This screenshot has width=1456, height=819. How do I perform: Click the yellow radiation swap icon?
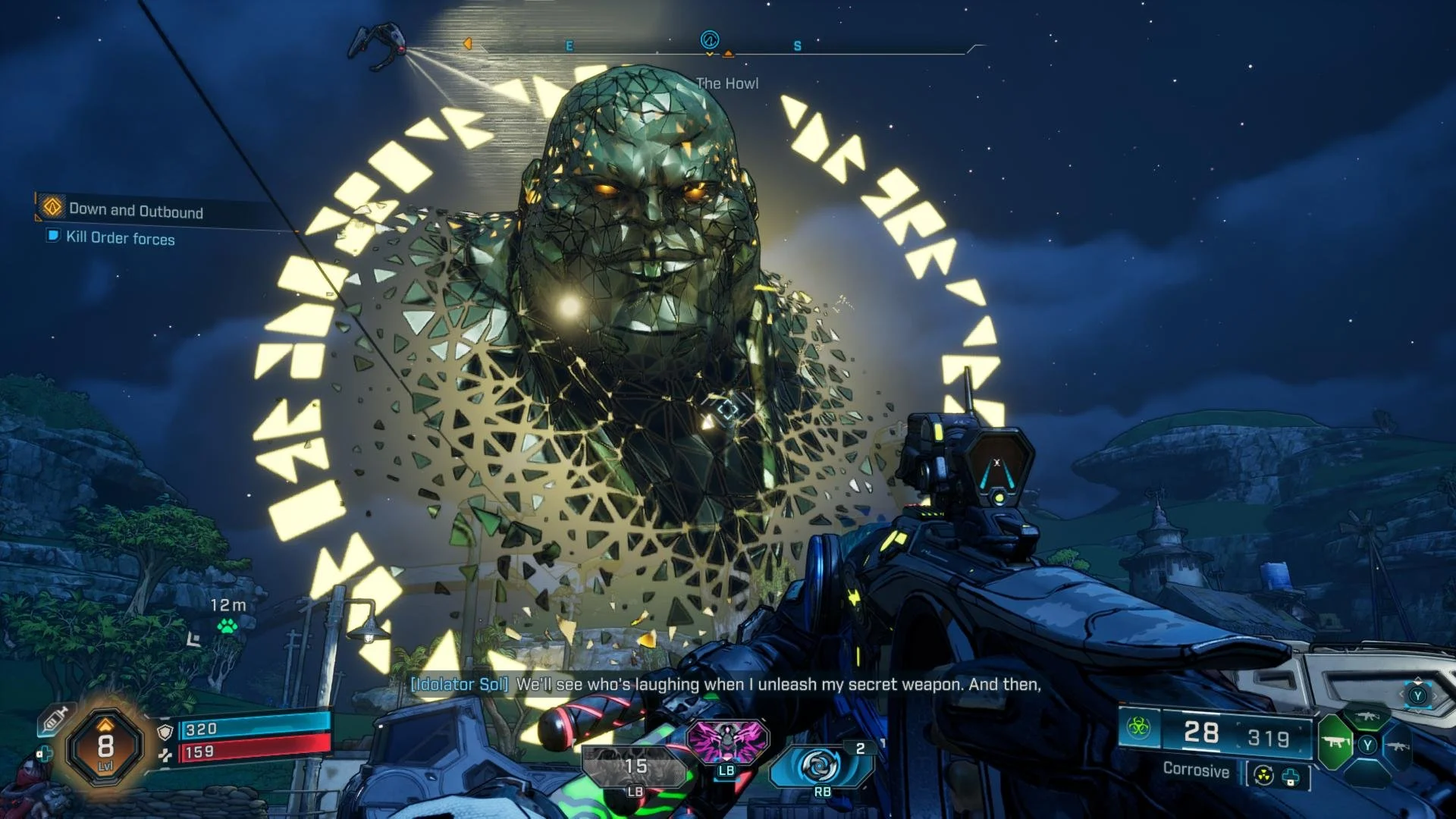point(1263,776)
